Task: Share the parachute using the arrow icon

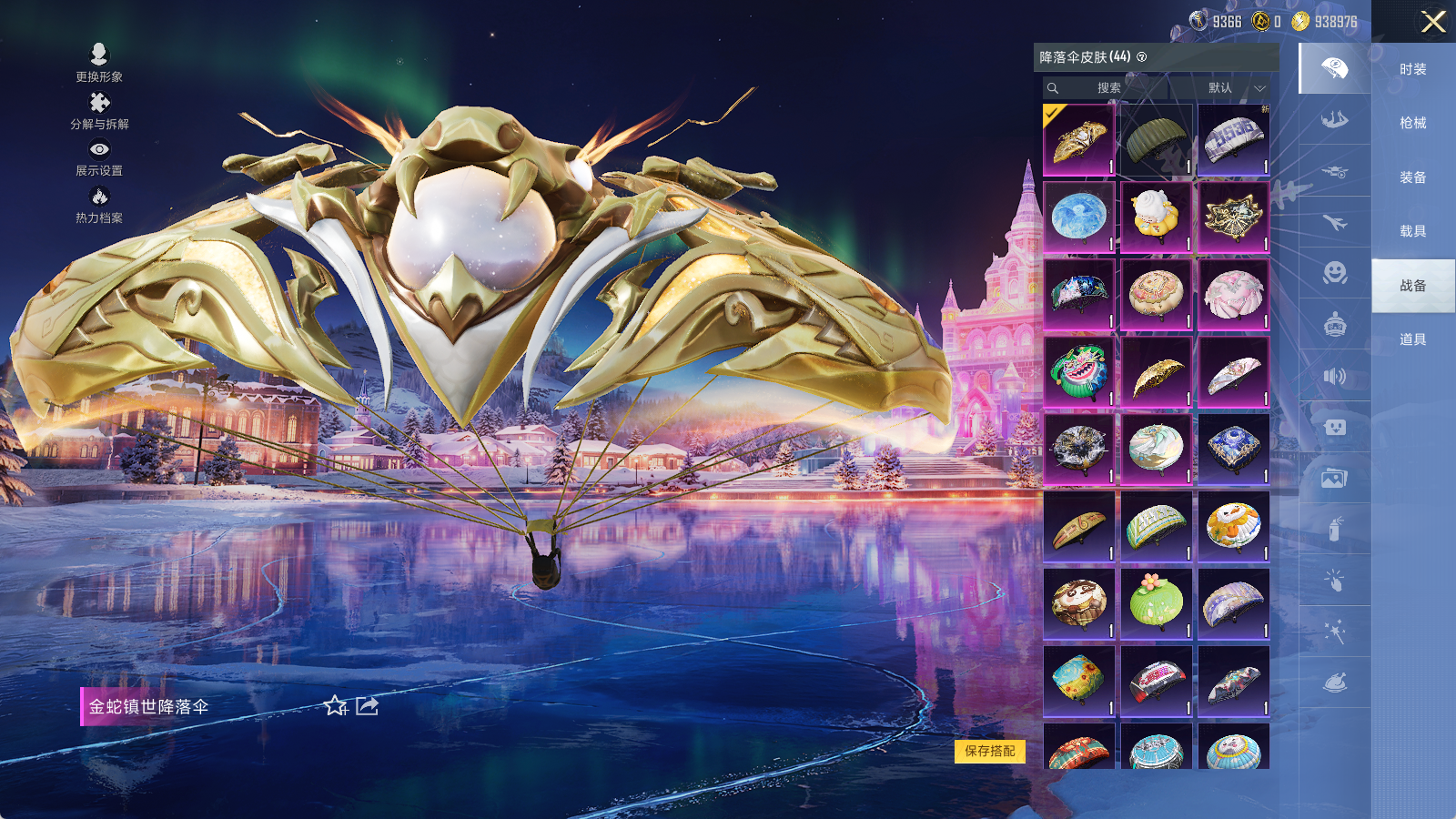Action: tap(367, 706)
